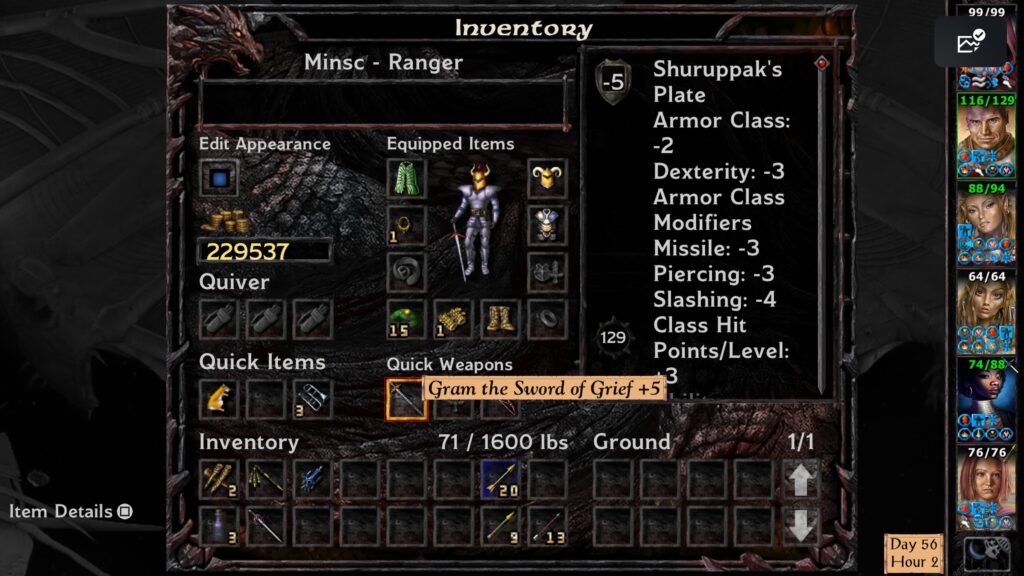Viewport: 1024px width, 576px height.
Task: Select the quick item with count 3
Action: tap(312, 397)
